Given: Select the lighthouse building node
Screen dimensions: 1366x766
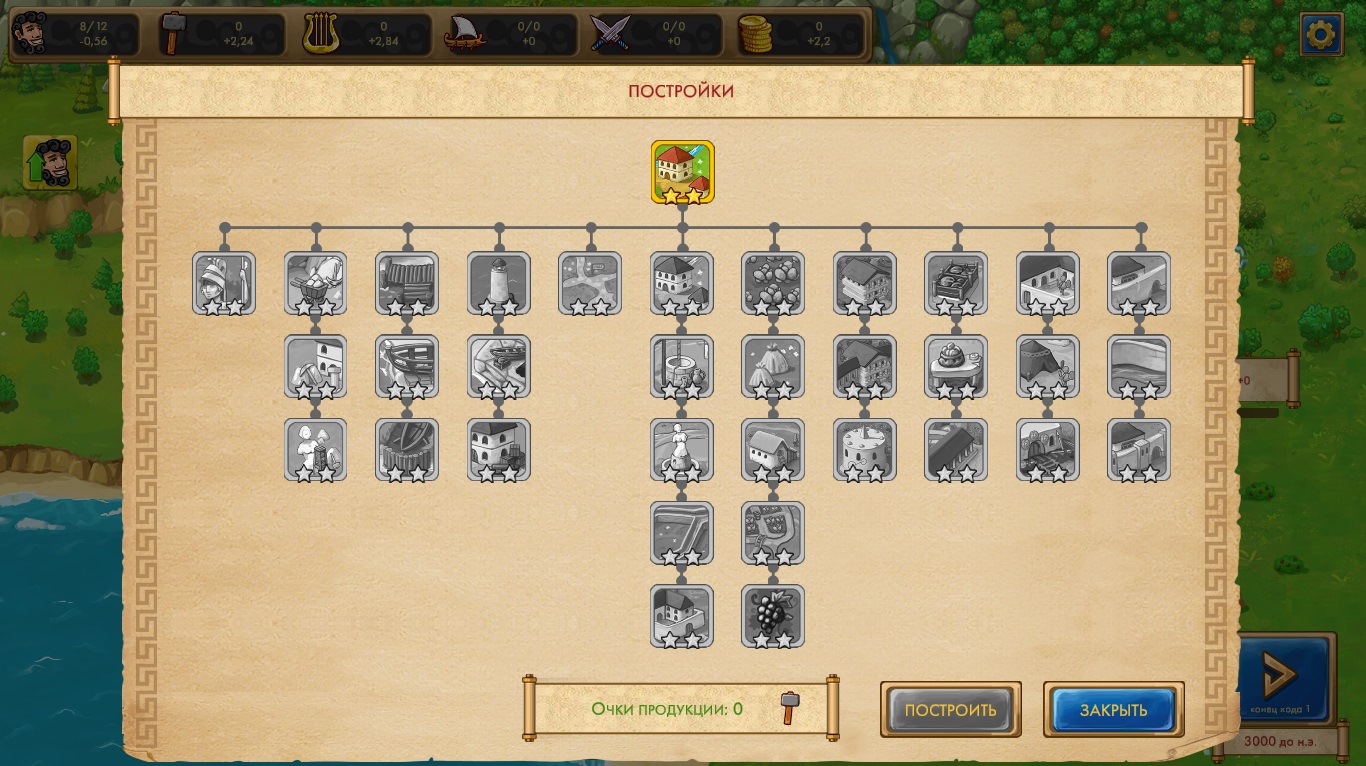Looking at the screenshot, I should 499,283.
